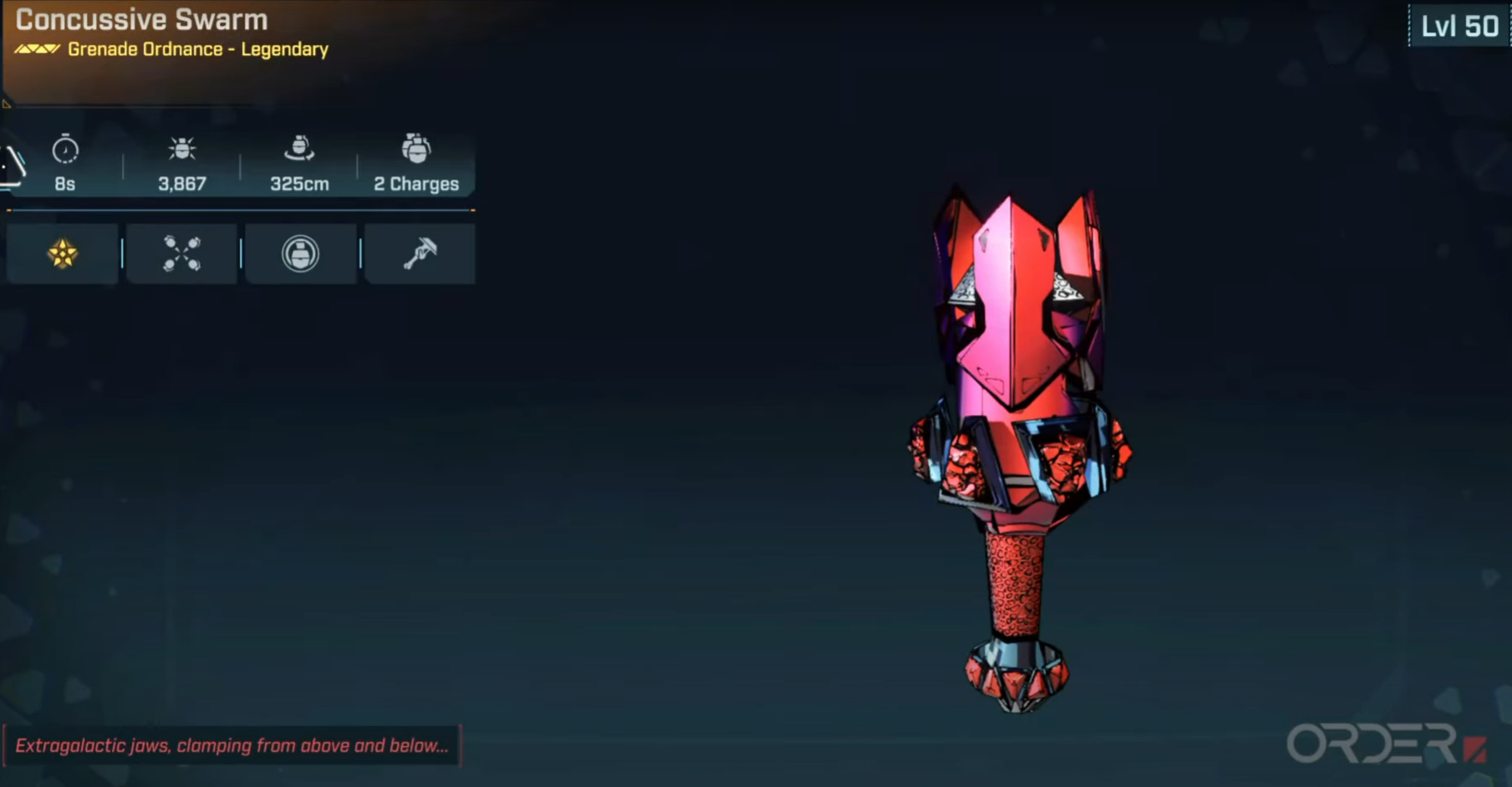Expand the item header corner arrow

pyautogui.click(x=8, y=103)
